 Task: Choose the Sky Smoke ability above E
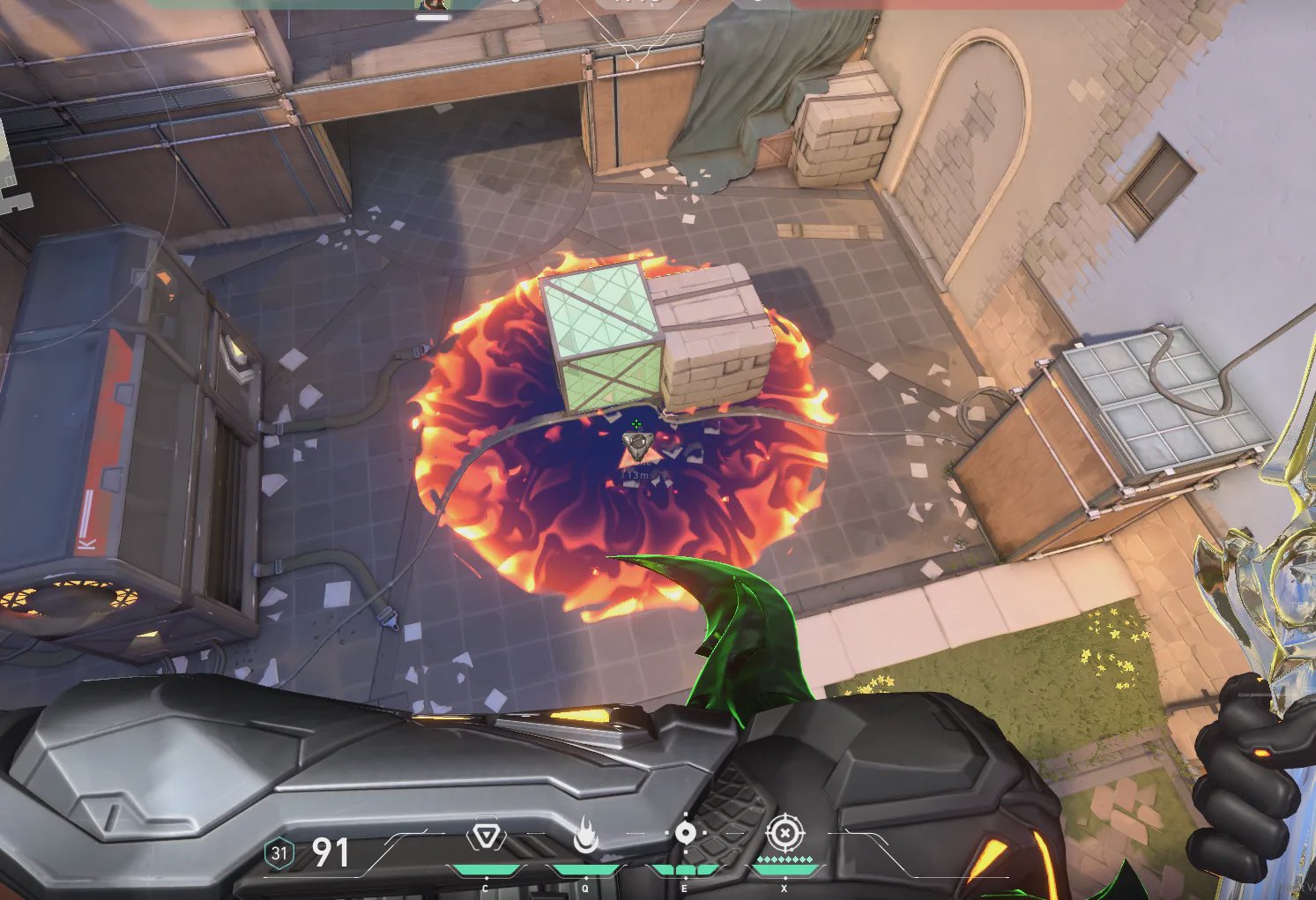point(685,834)
